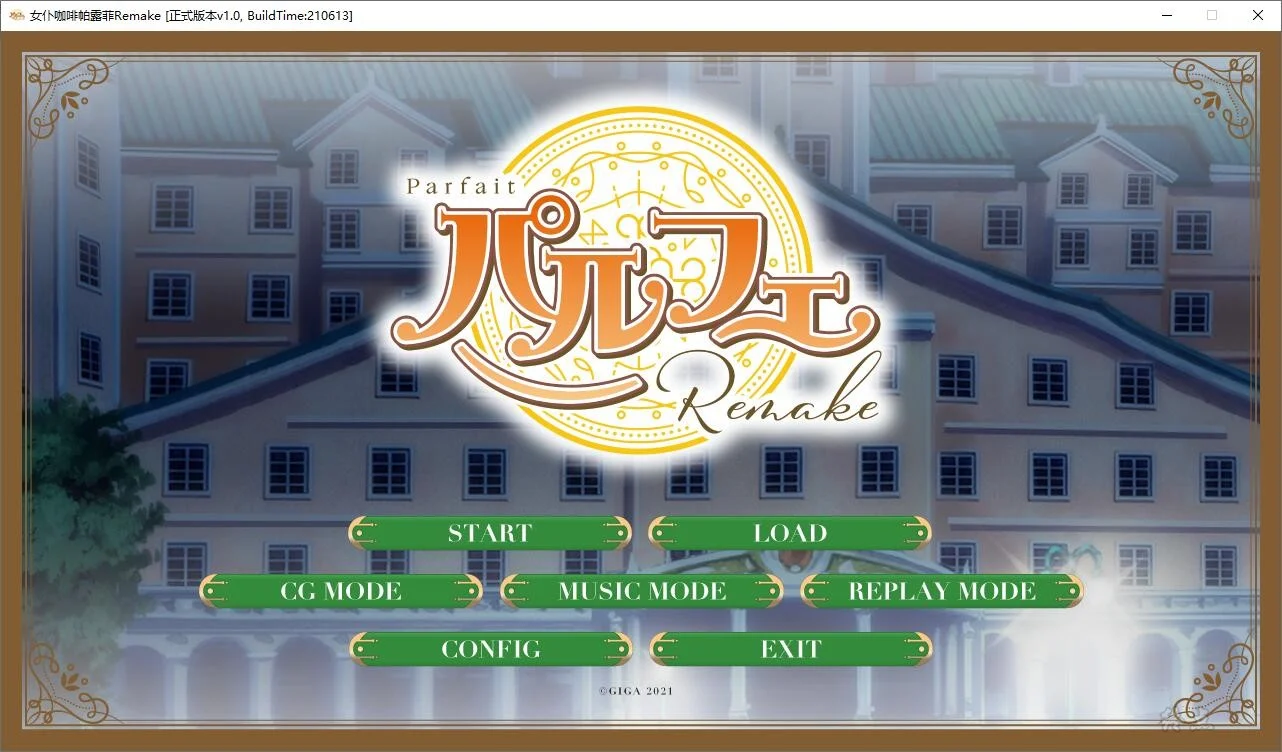Open the LOAD screen
Viewport: 1282px width, 752px height.
point(791,533)
